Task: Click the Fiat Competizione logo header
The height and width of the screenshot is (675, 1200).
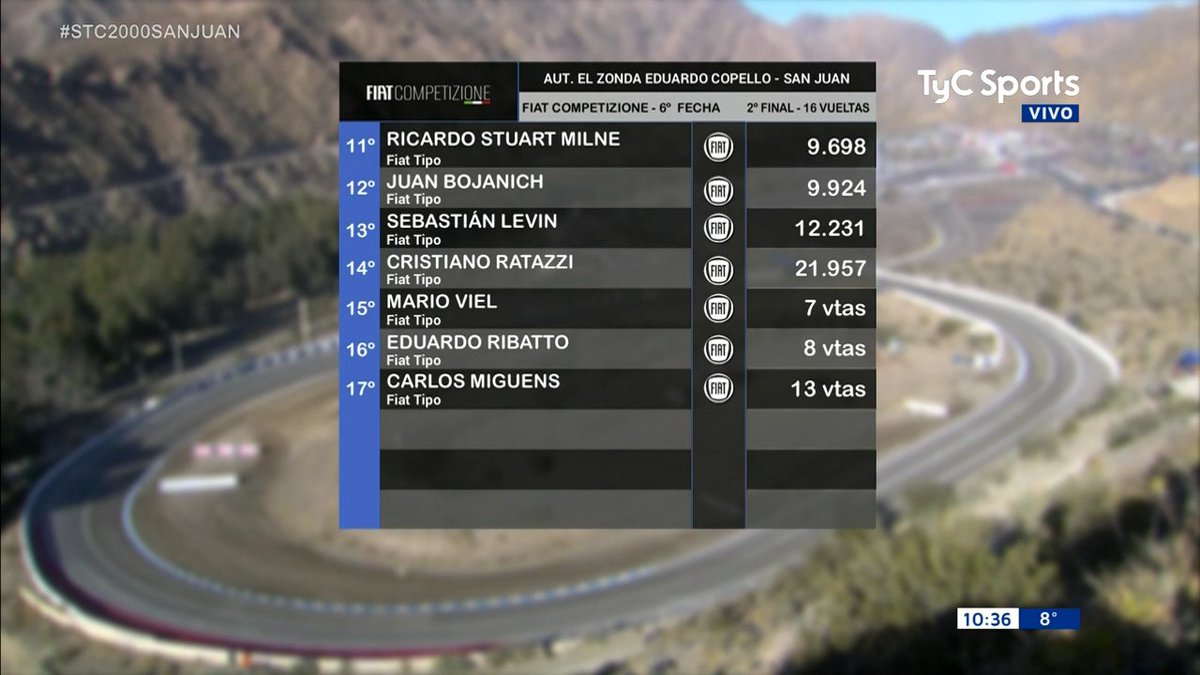Action: [428, 94]
